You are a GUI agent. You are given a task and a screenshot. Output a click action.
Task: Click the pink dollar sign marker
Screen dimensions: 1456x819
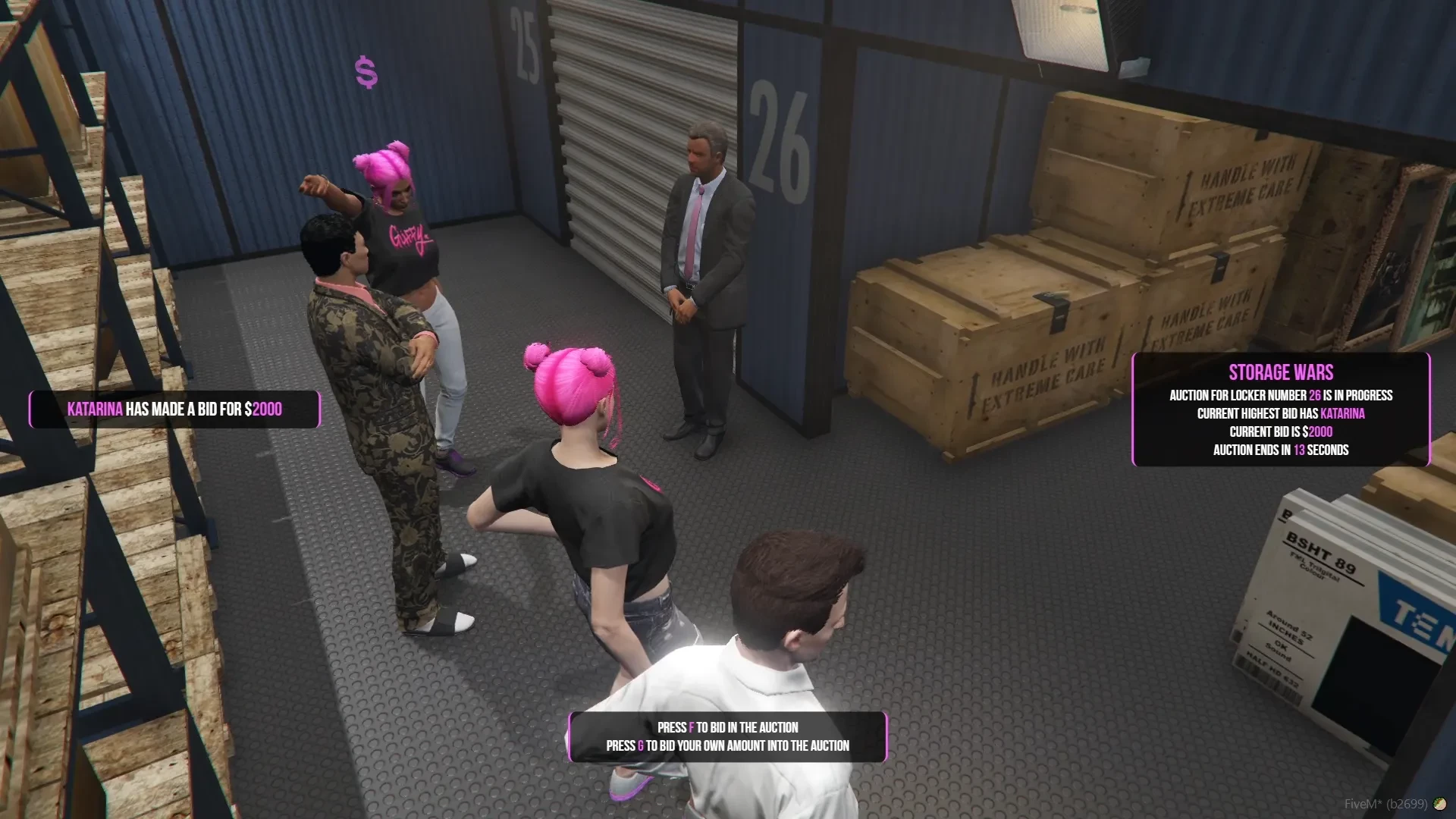(366, 73)
